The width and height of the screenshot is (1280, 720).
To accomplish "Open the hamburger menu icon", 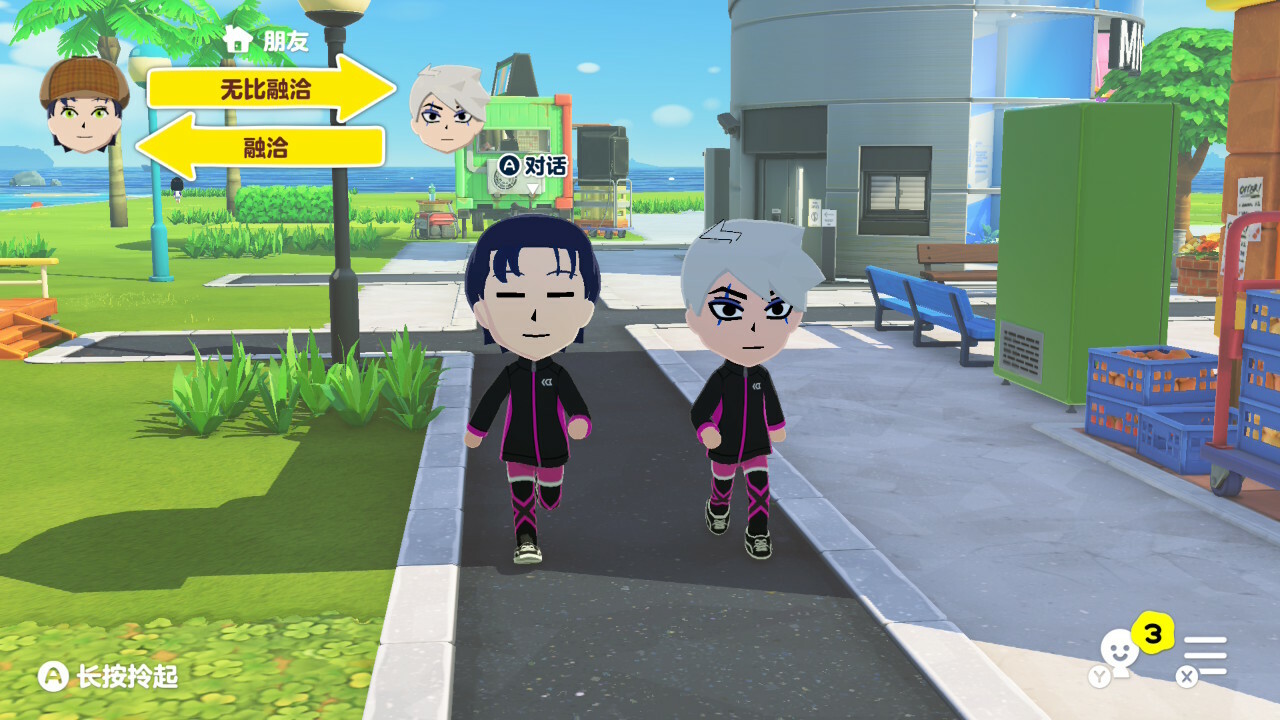I will coord(1206,656).
